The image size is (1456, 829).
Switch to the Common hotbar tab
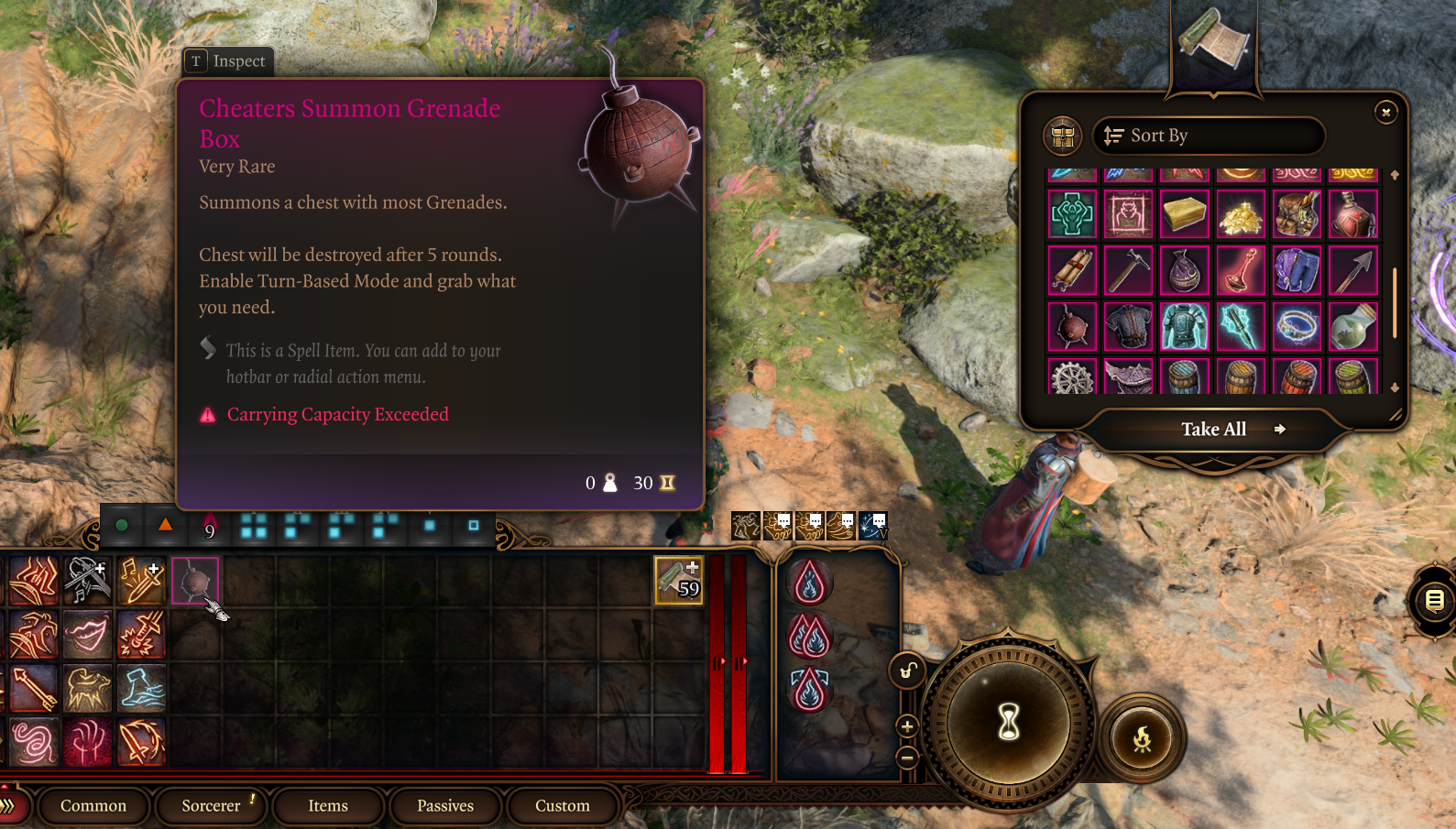coord(93,806)
